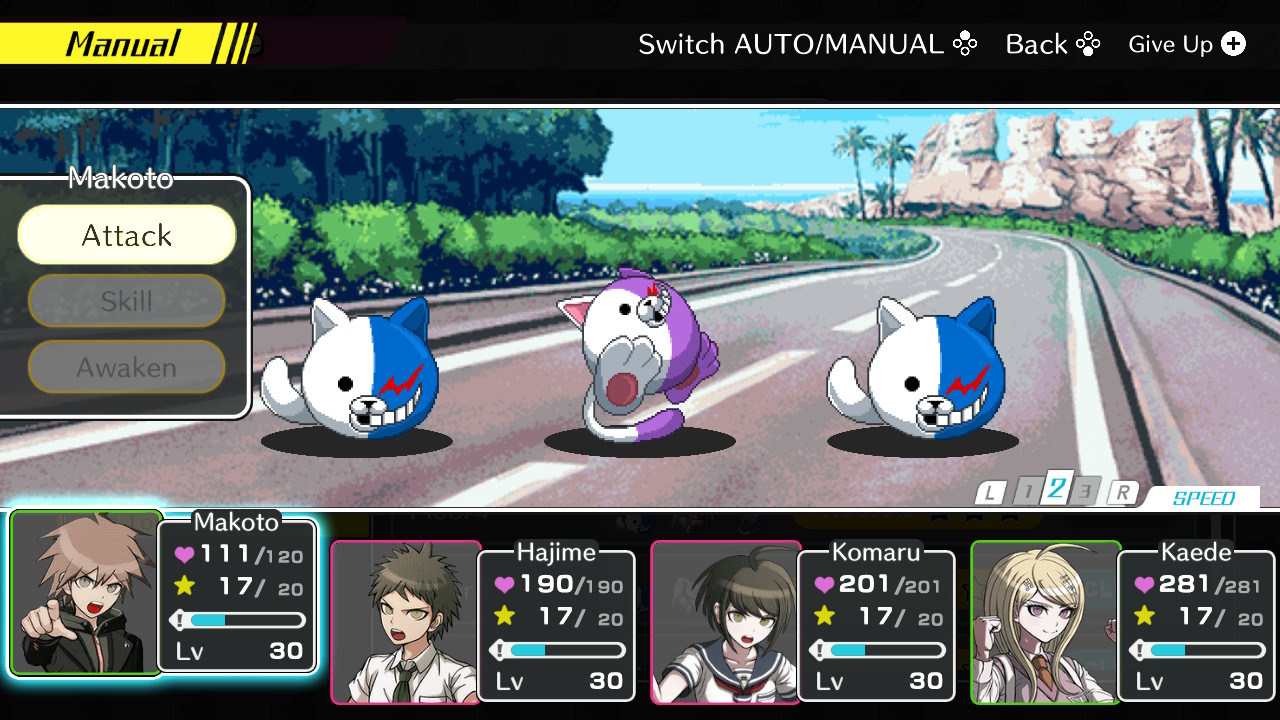The height and width of the screenshot is (720, 1280).
Task: Expand the greyed-out Awaken option
Action: click(x=126, y=367)
